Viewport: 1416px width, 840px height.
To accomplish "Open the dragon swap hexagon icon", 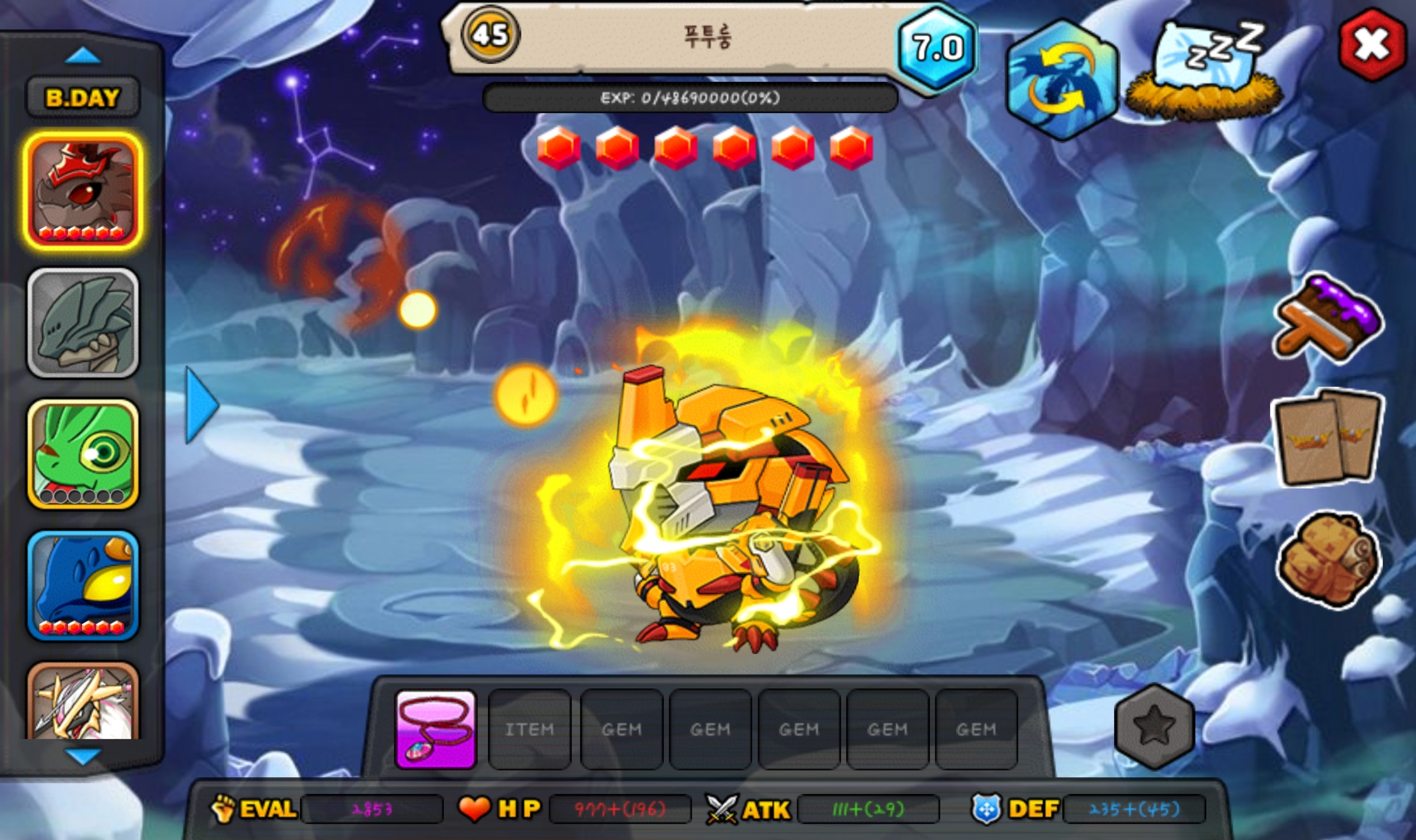I will click(x=1062, y=79).
